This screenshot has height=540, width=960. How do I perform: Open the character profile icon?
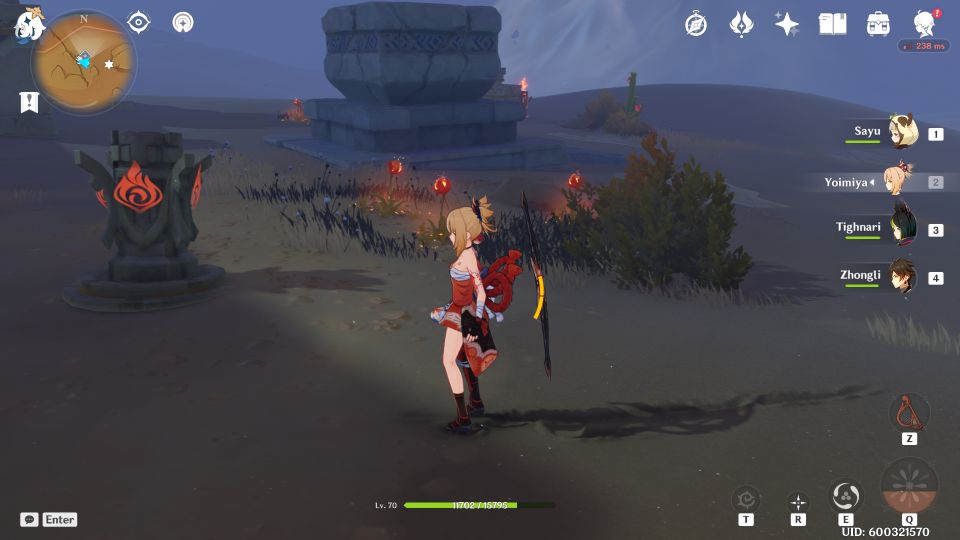point(925,24)
